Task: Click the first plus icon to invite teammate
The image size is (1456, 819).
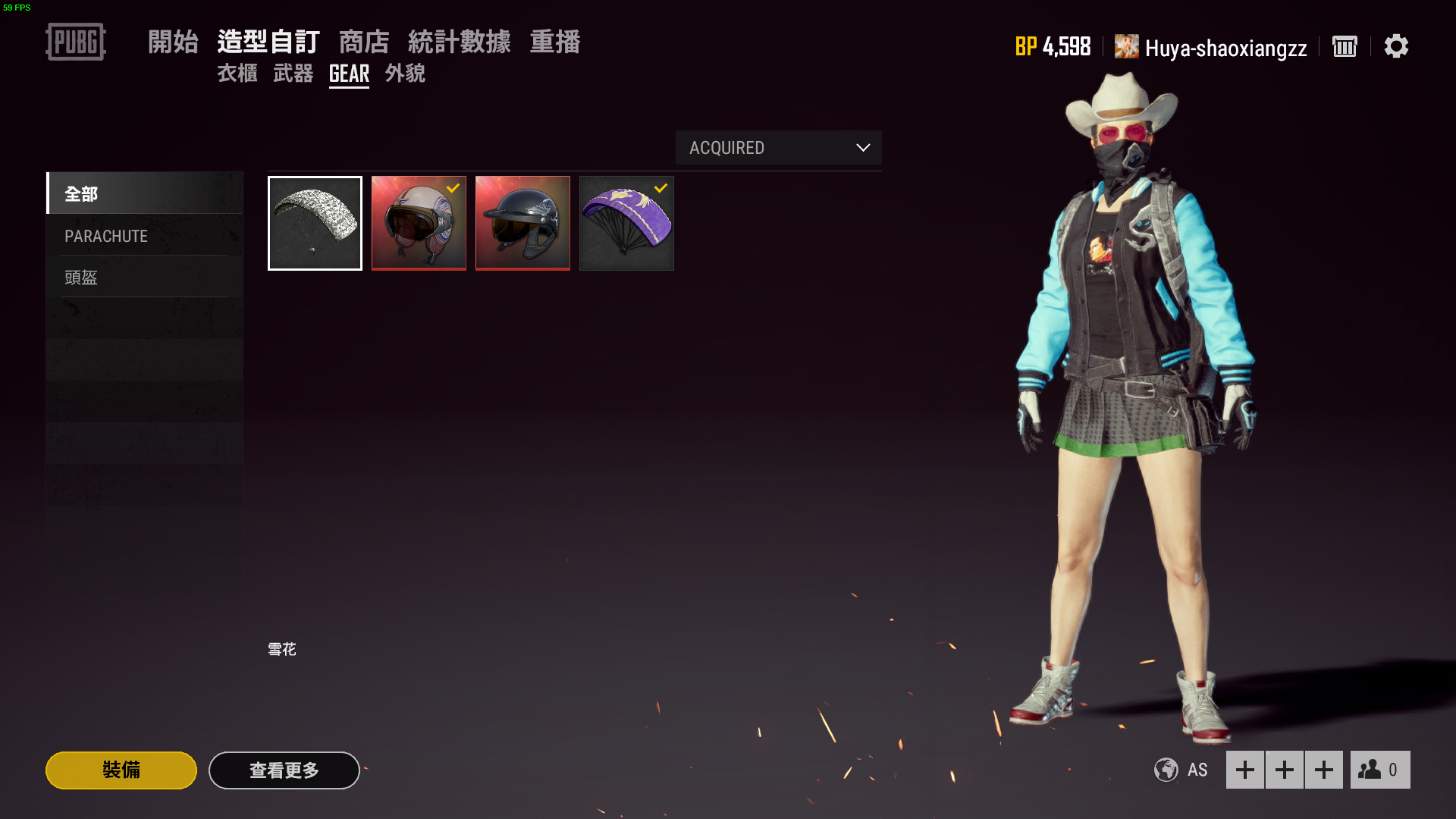Action: [x=1245, y=770]
